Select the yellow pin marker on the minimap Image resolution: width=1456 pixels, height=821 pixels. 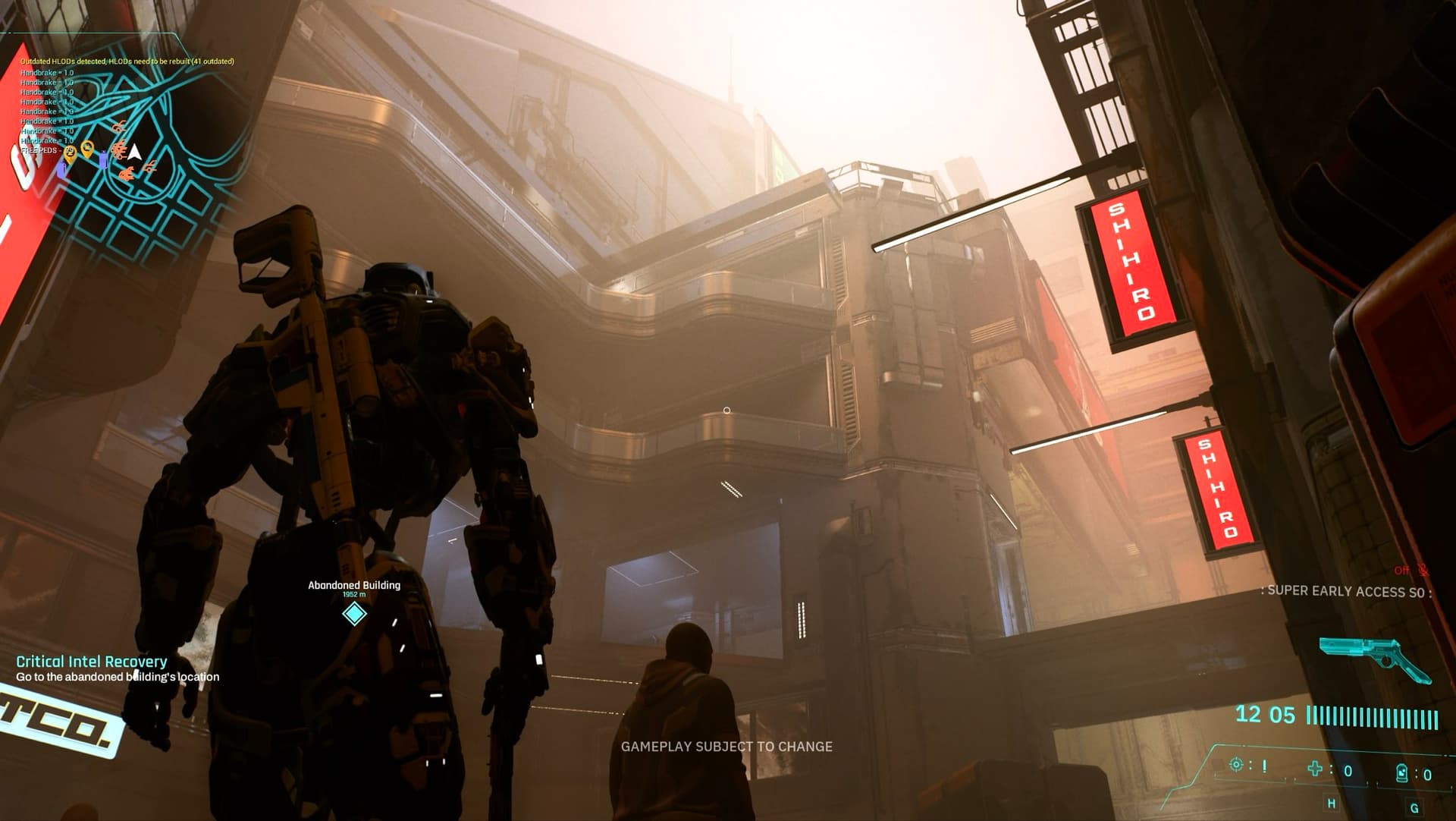pos(87,150)
